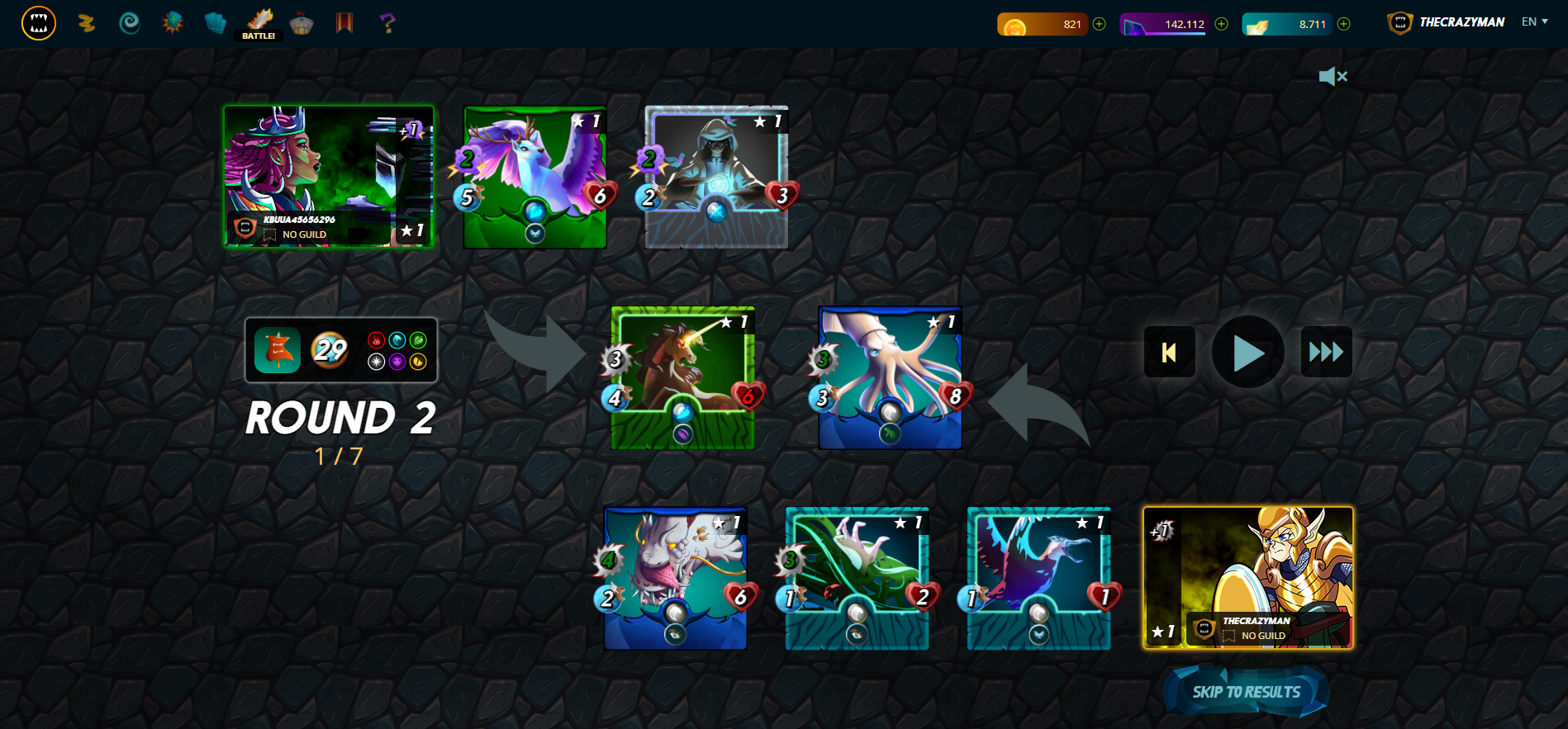Open the THECRAZYMAN account menu

pos(1461,22)
